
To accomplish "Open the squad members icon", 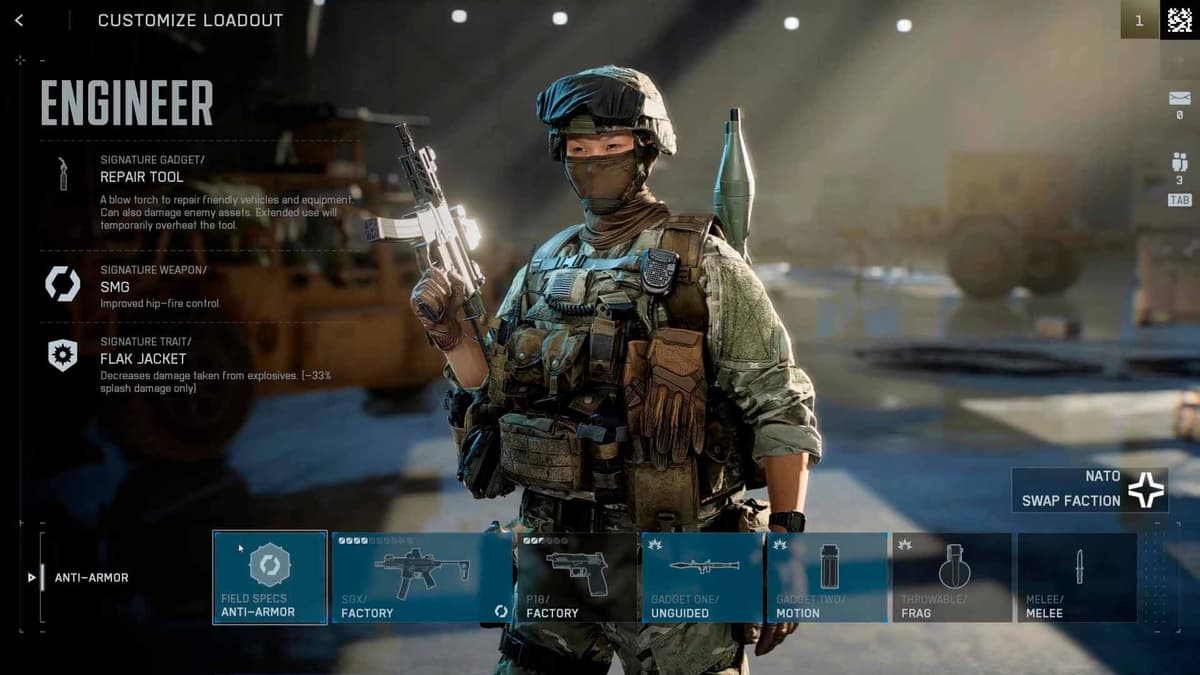I will (x=1179, y=163).
